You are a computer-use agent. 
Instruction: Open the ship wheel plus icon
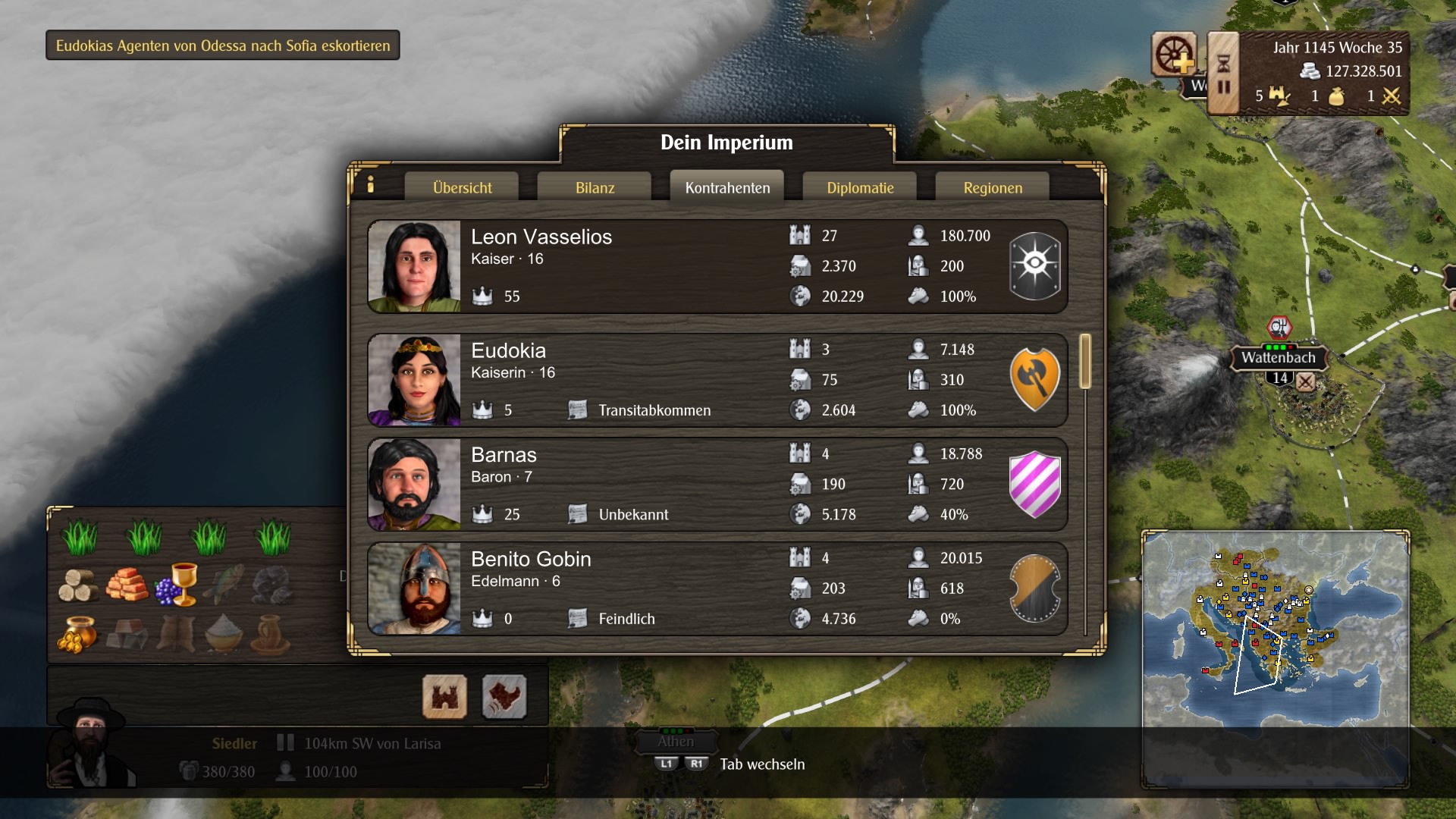coord(1174,55)
